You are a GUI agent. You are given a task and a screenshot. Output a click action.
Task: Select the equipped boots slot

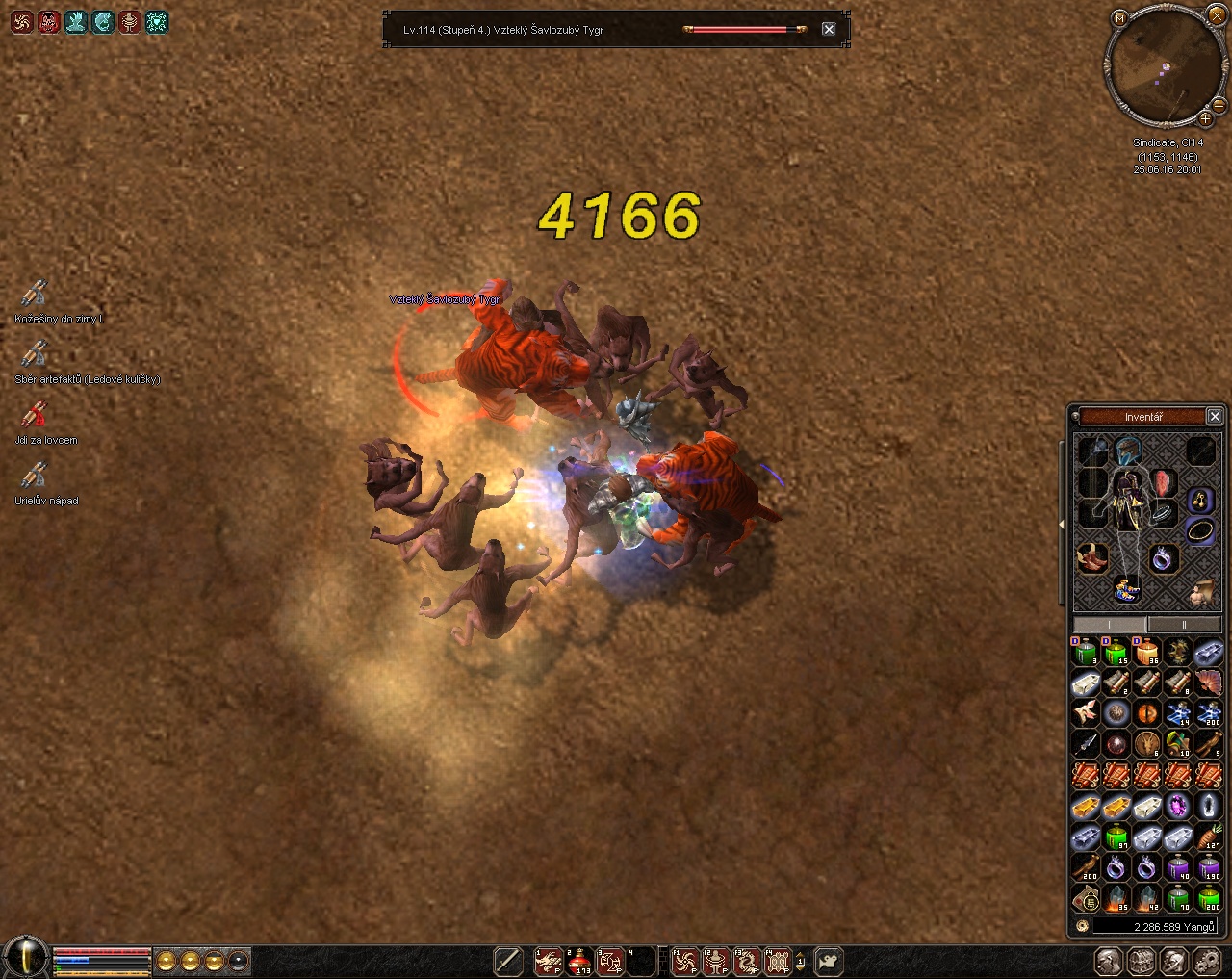point(1091,557)
